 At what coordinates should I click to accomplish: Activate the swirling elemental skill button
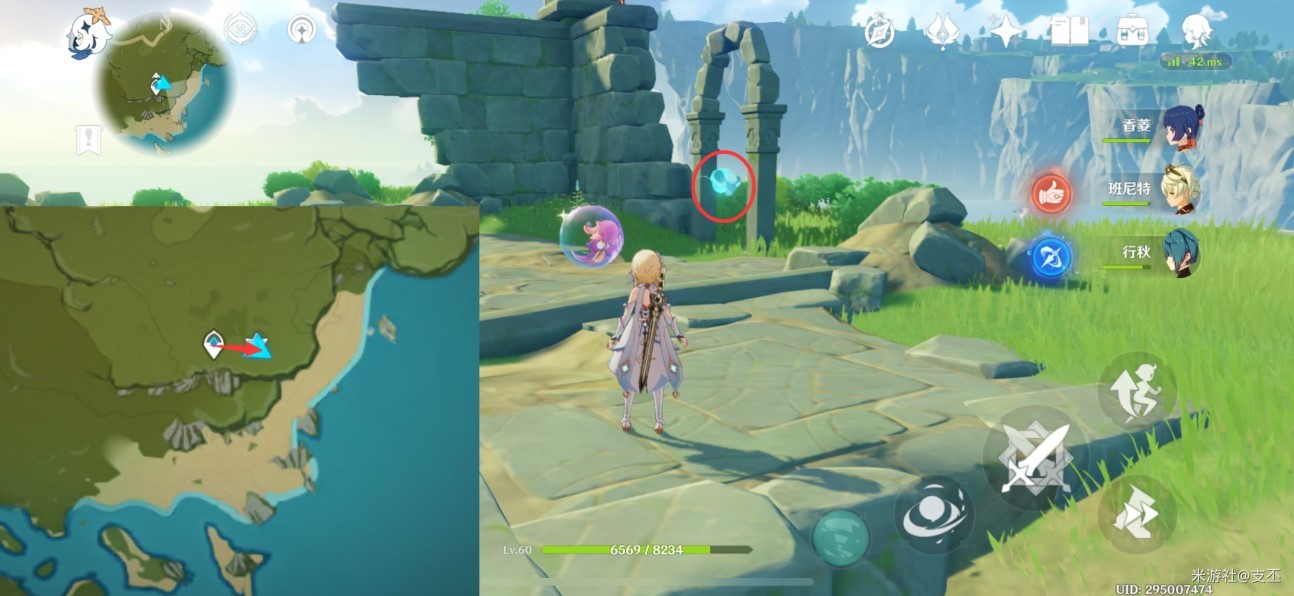coord(933,515)
